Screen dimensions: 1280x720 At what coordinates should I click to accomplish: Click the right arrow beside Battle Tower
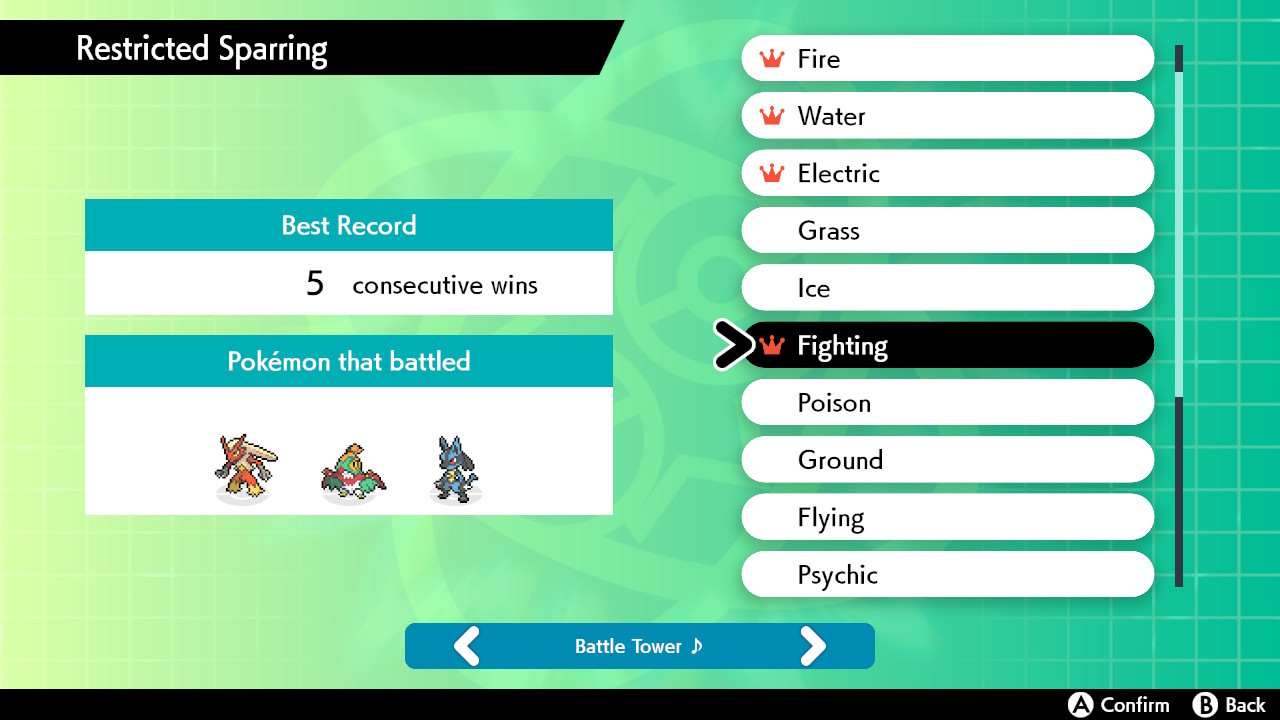(813, 646)
